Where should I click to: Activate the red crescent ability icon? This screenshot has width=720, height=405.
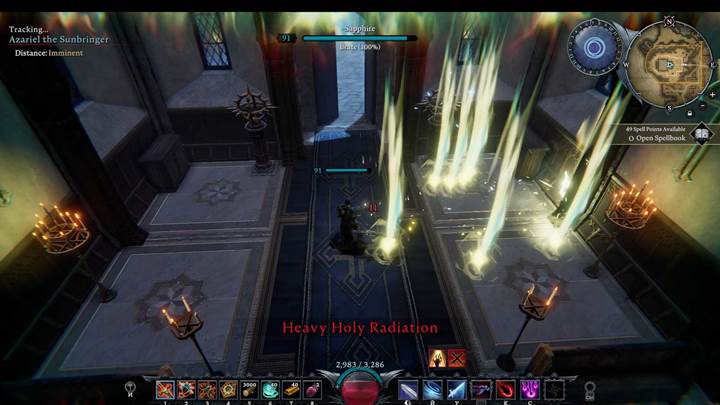tap(505, 389)
